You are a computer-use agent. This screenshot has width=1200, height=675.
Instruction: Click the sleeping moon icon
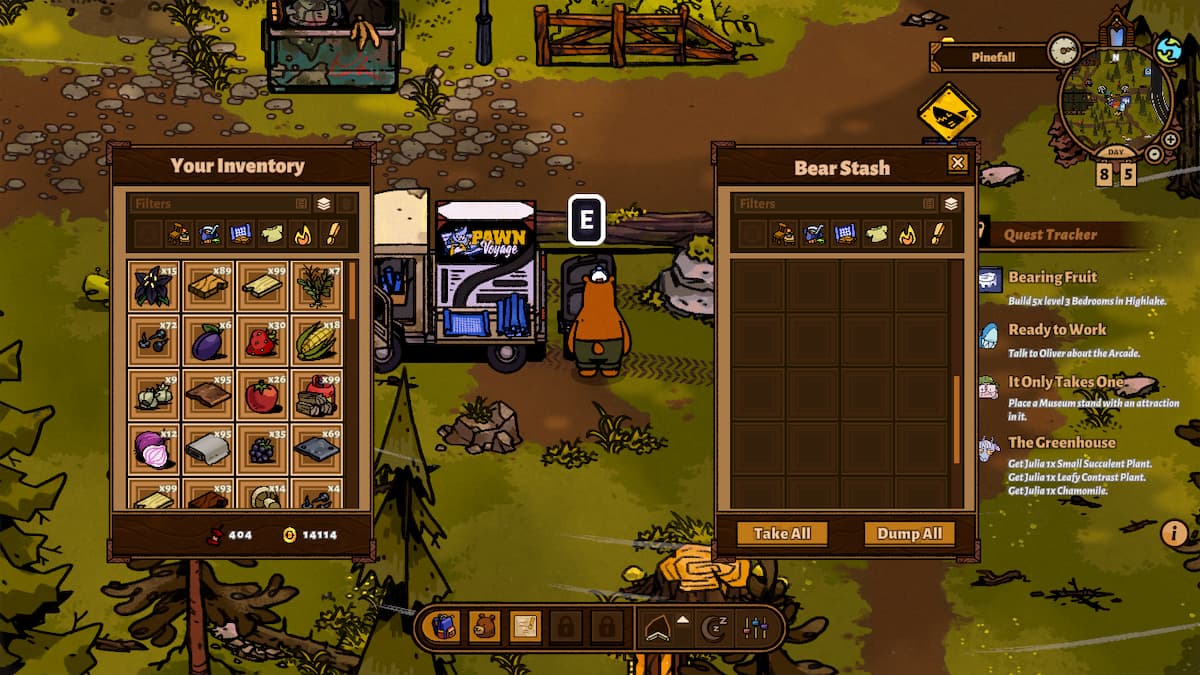(x=713, y=628)
